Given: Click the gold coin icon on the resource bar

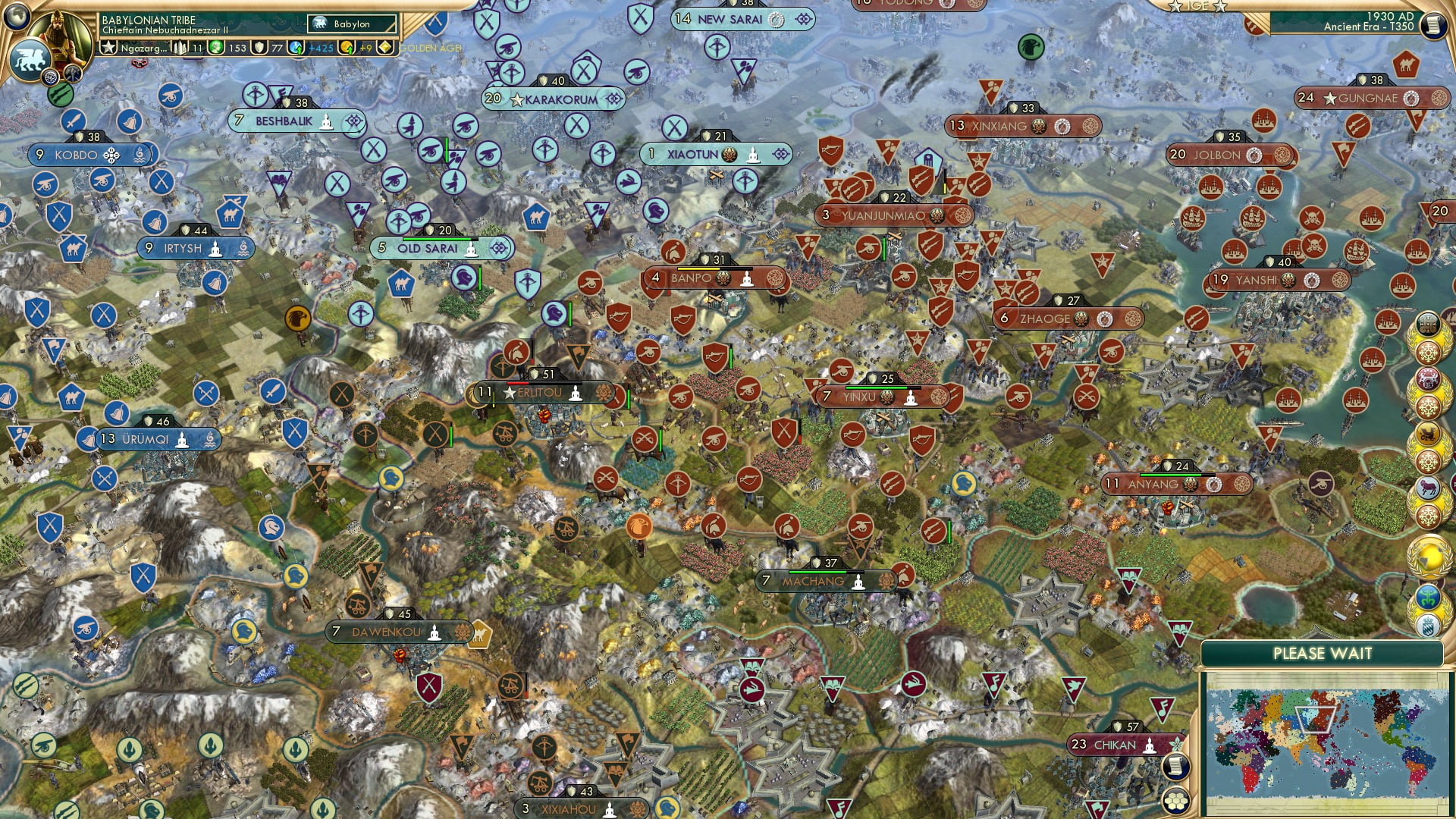Looking at the screenshot, I should pyautogui.click(x=347, y=48).
